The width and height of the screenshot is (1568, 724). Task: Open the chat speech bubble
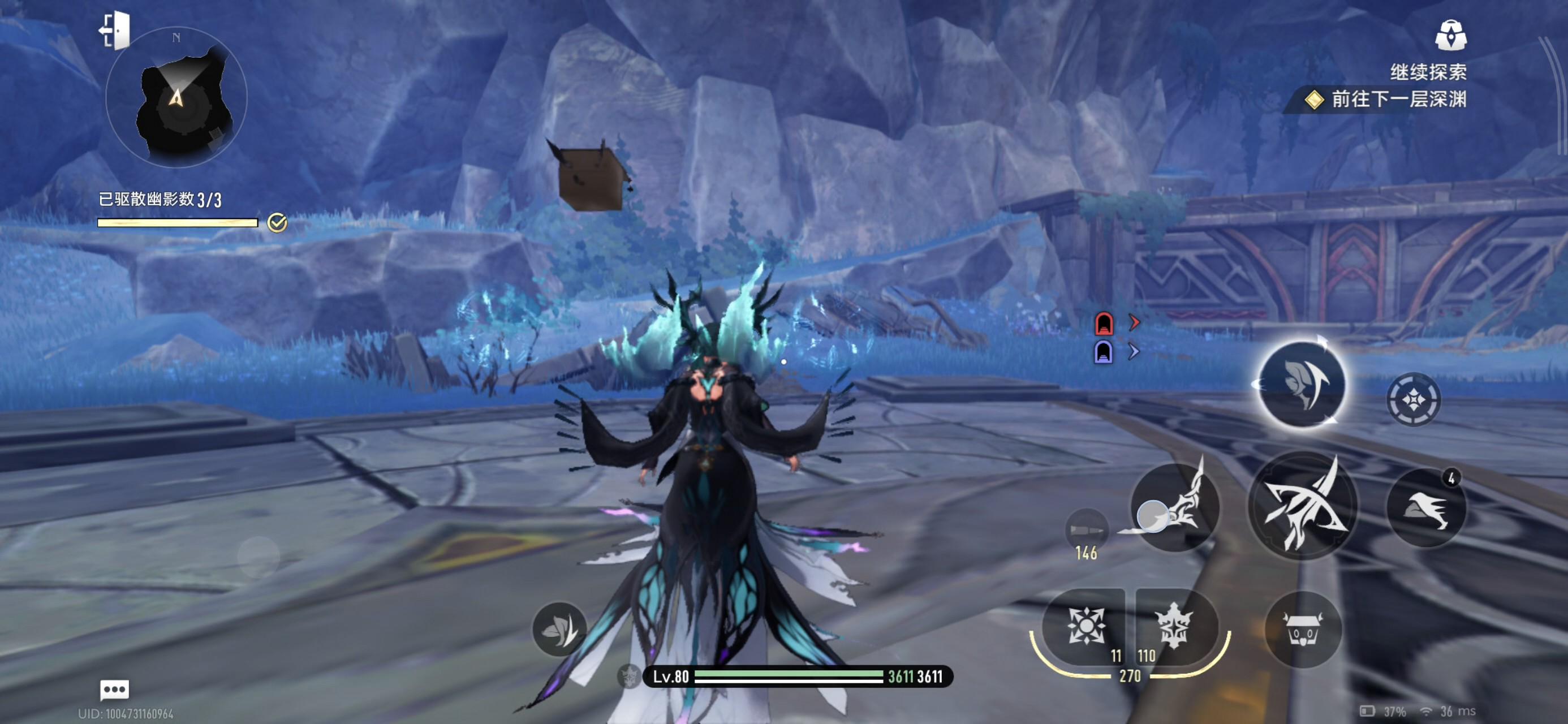(114, 690)
